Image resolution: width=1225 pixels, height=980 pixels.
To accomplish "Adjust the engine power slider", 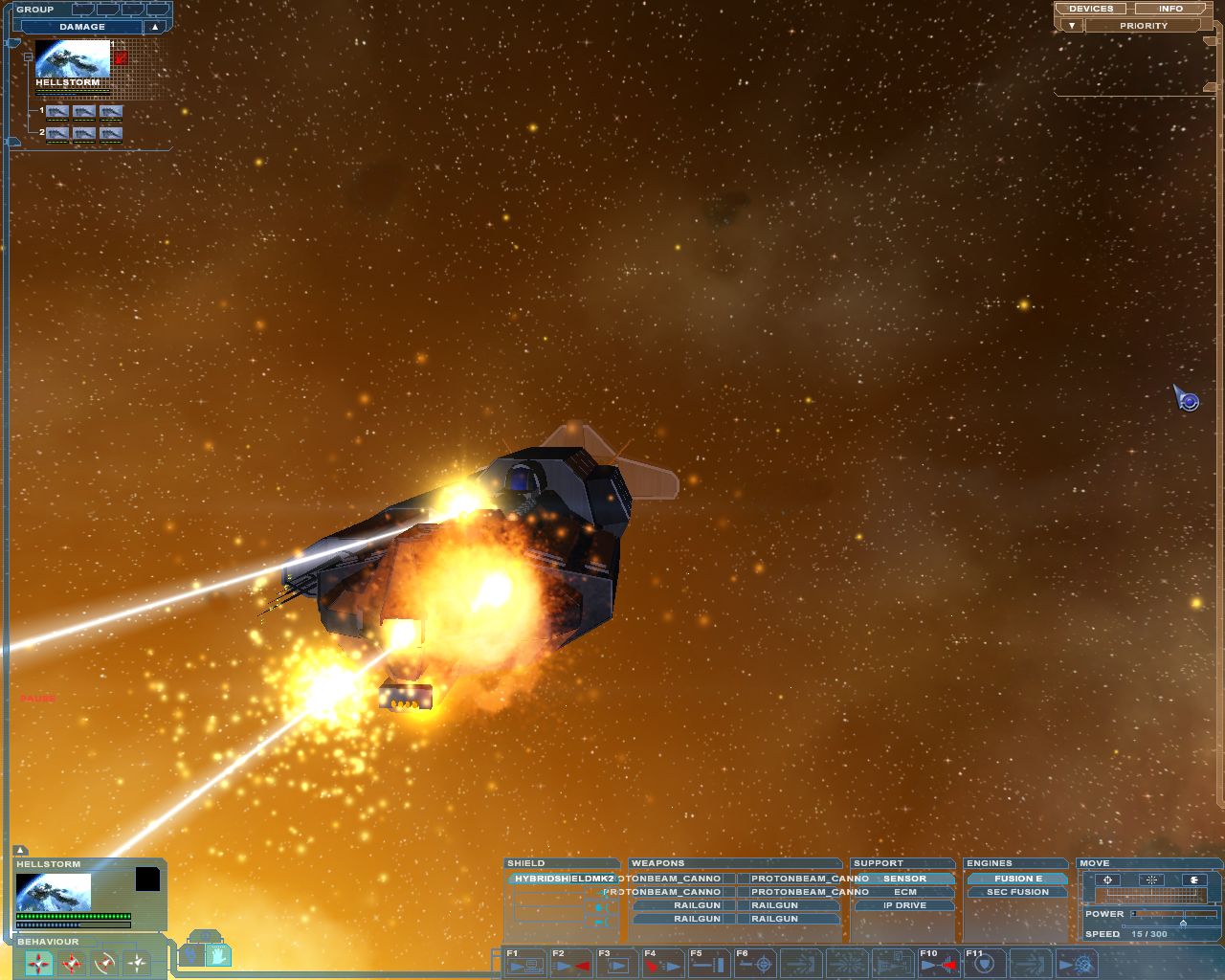I will click(1183, 924).
